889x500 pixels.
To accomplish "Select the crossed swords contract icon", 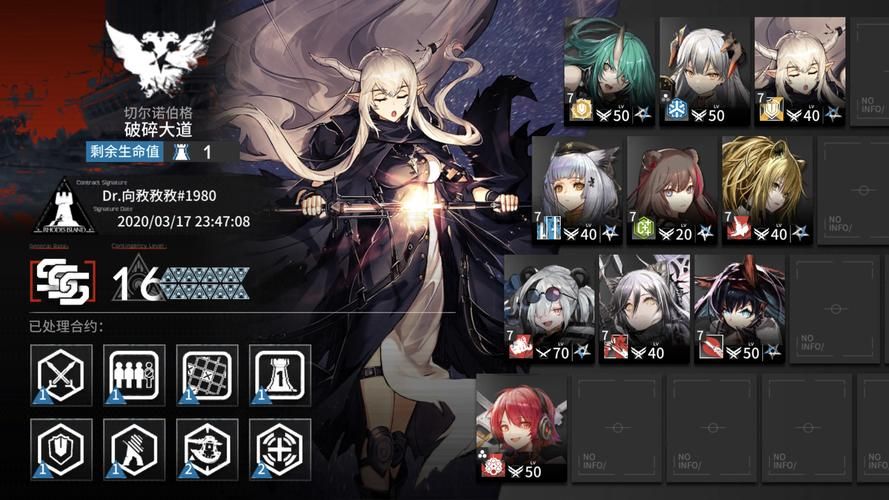I will pos(61,374).
